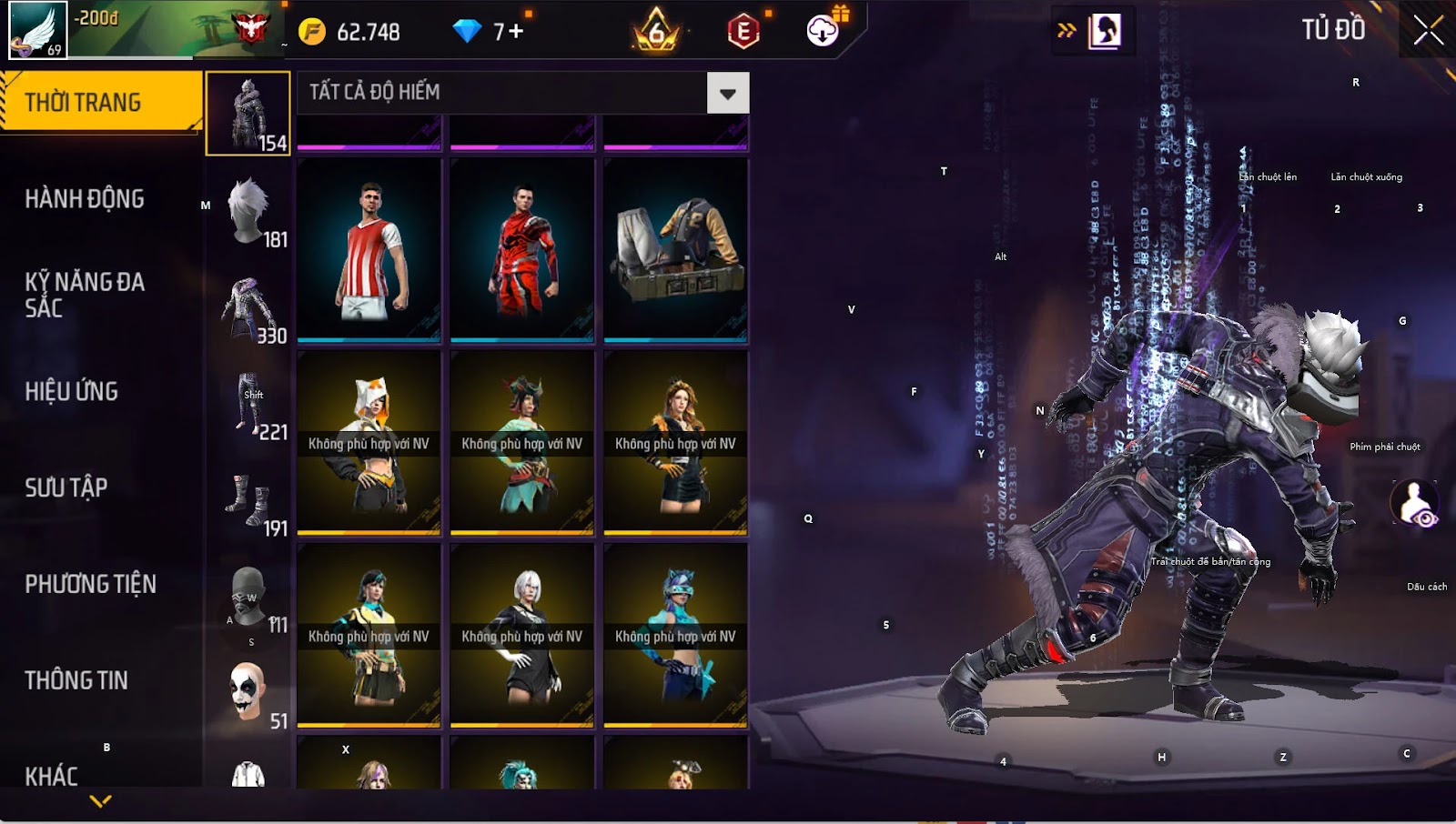This screenshot has height=824, width=1456.
Task: Open the Hiệu Ứng tab
Action: coord(72,391)
